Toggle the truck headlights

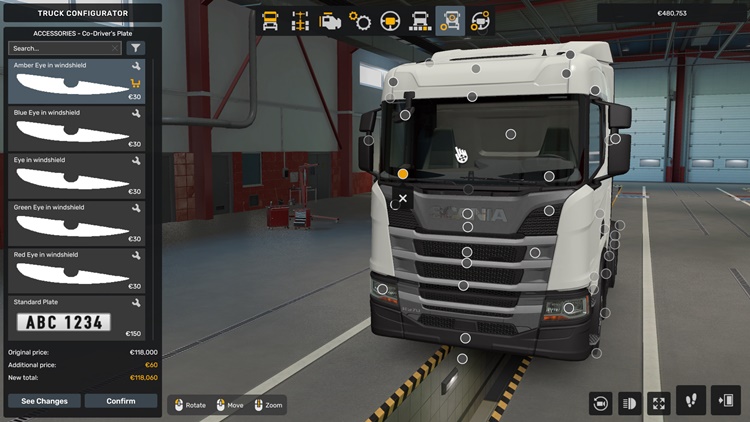pos(630,403)
